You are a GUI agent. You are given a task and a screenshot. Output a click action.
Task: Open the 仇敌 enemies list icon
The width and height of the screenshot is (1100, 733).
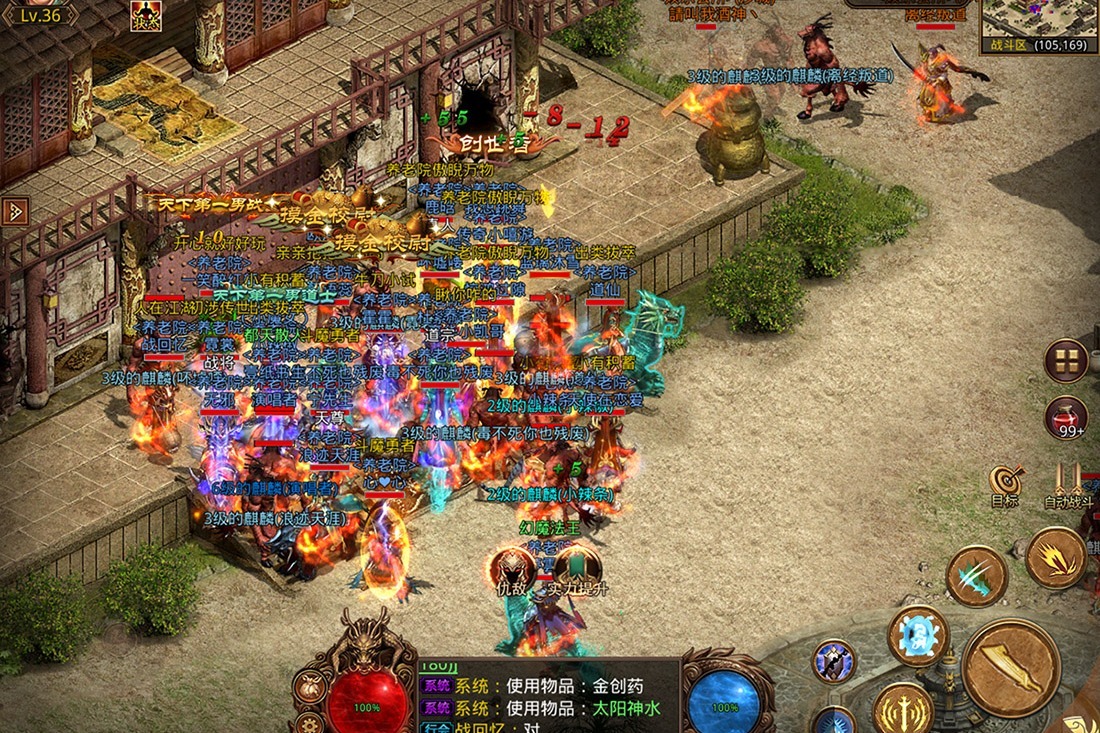pos(511,569)
